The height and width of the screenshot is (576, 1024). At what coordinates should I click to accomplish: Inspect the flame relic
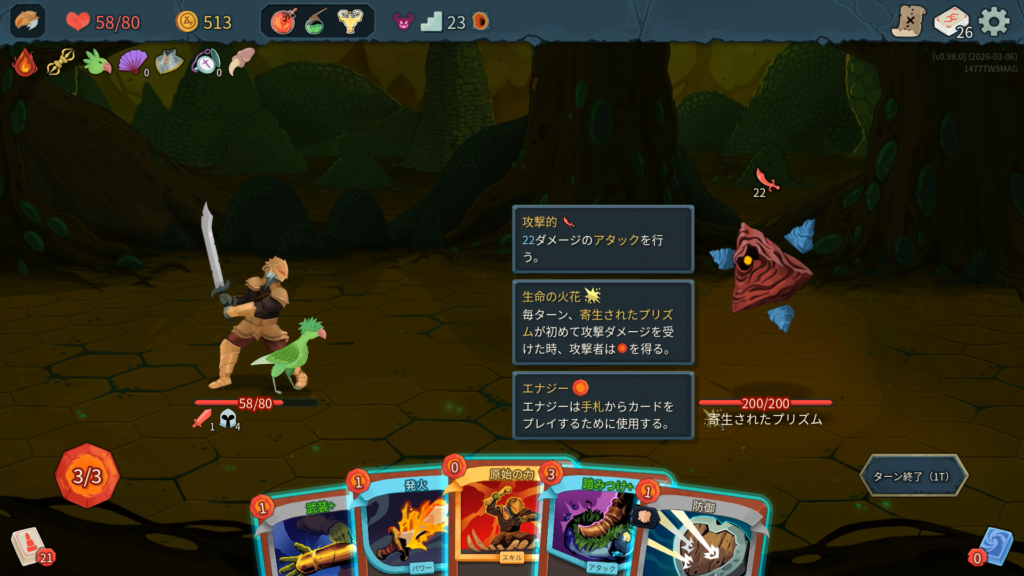24,62
